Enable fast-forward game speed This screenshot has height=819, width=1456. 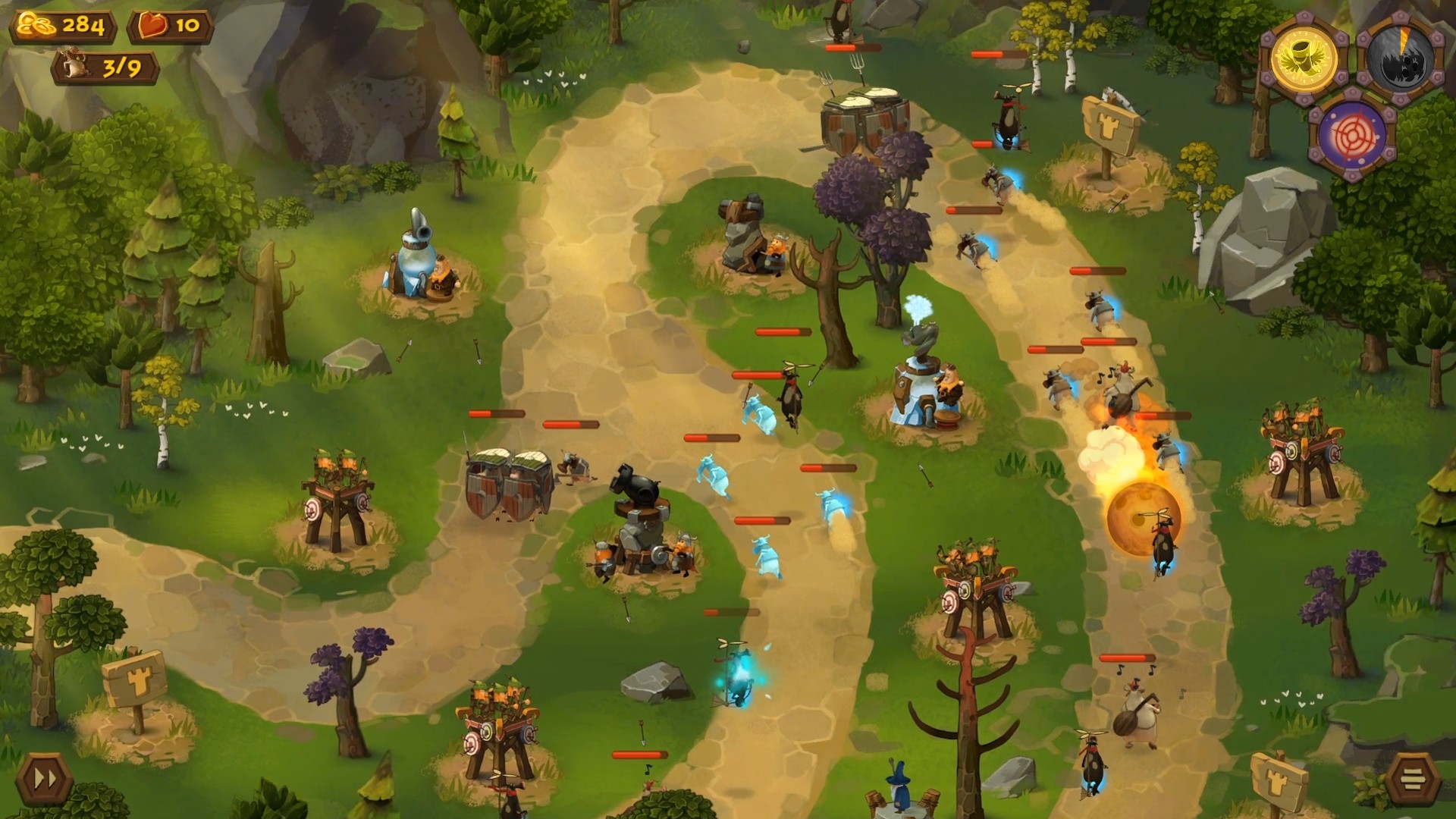pos(44,777)
